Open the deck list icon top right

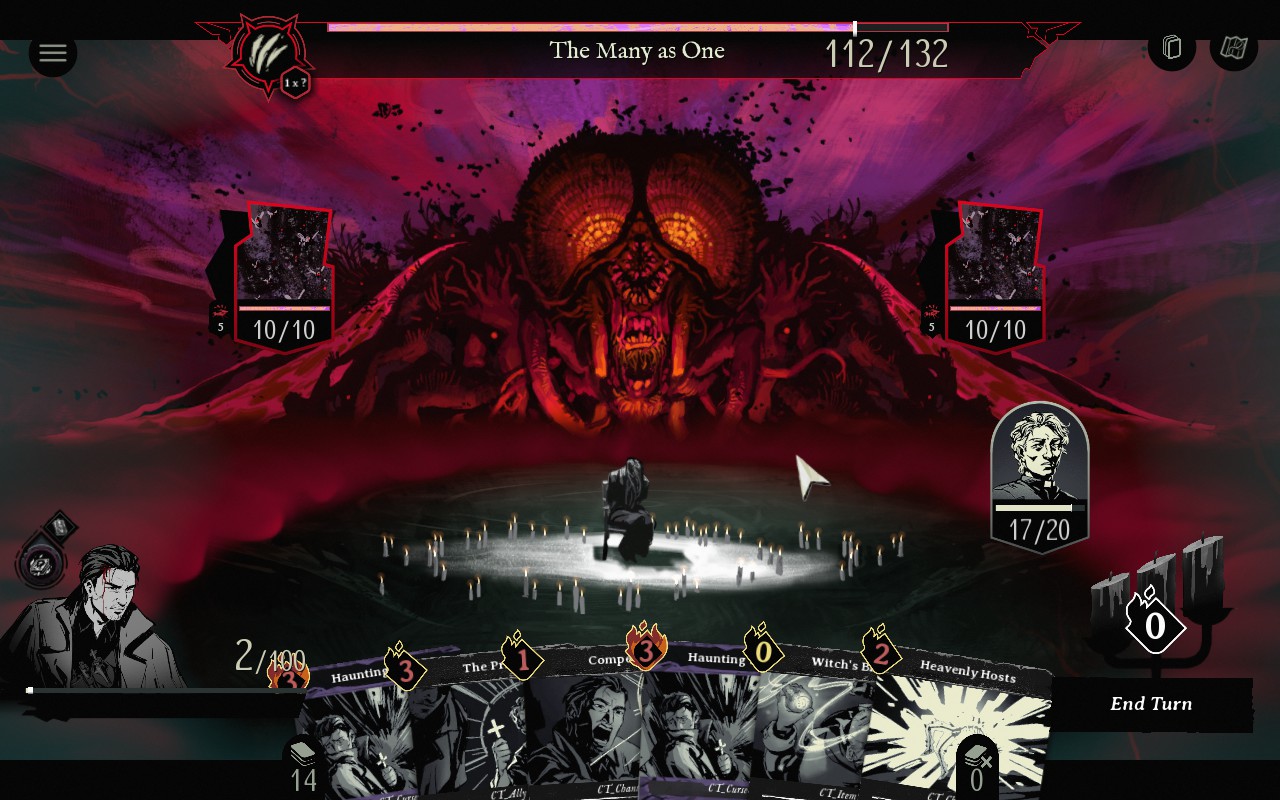[x=1171, y=46]
